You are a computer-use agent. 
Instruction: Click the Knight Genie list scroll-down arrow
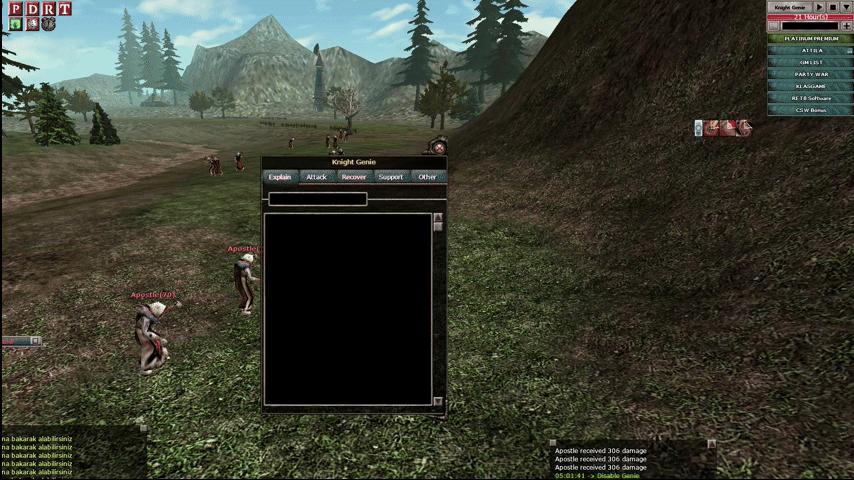click(x=438, y=401)
